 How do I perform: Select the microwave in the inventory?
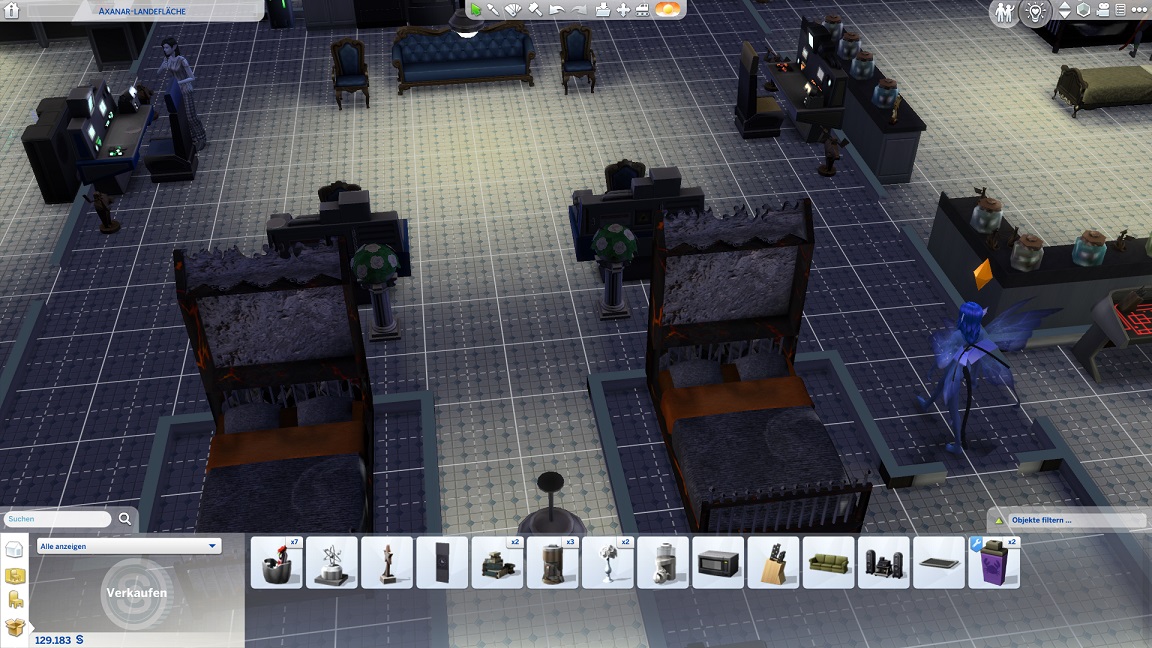coord(717,563)
